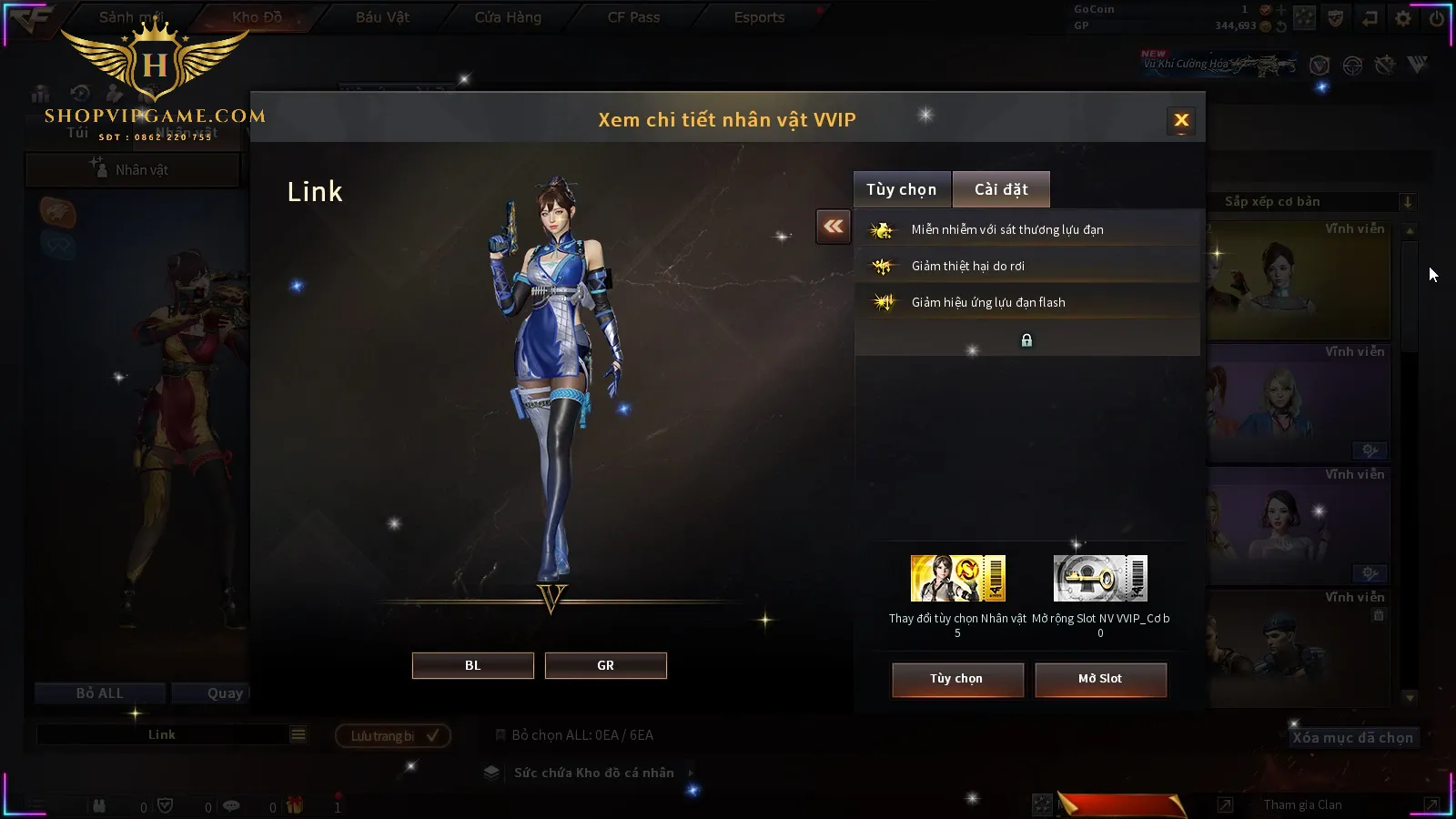
Task: Go to the Esports menu
Action: tap(759, 17)
